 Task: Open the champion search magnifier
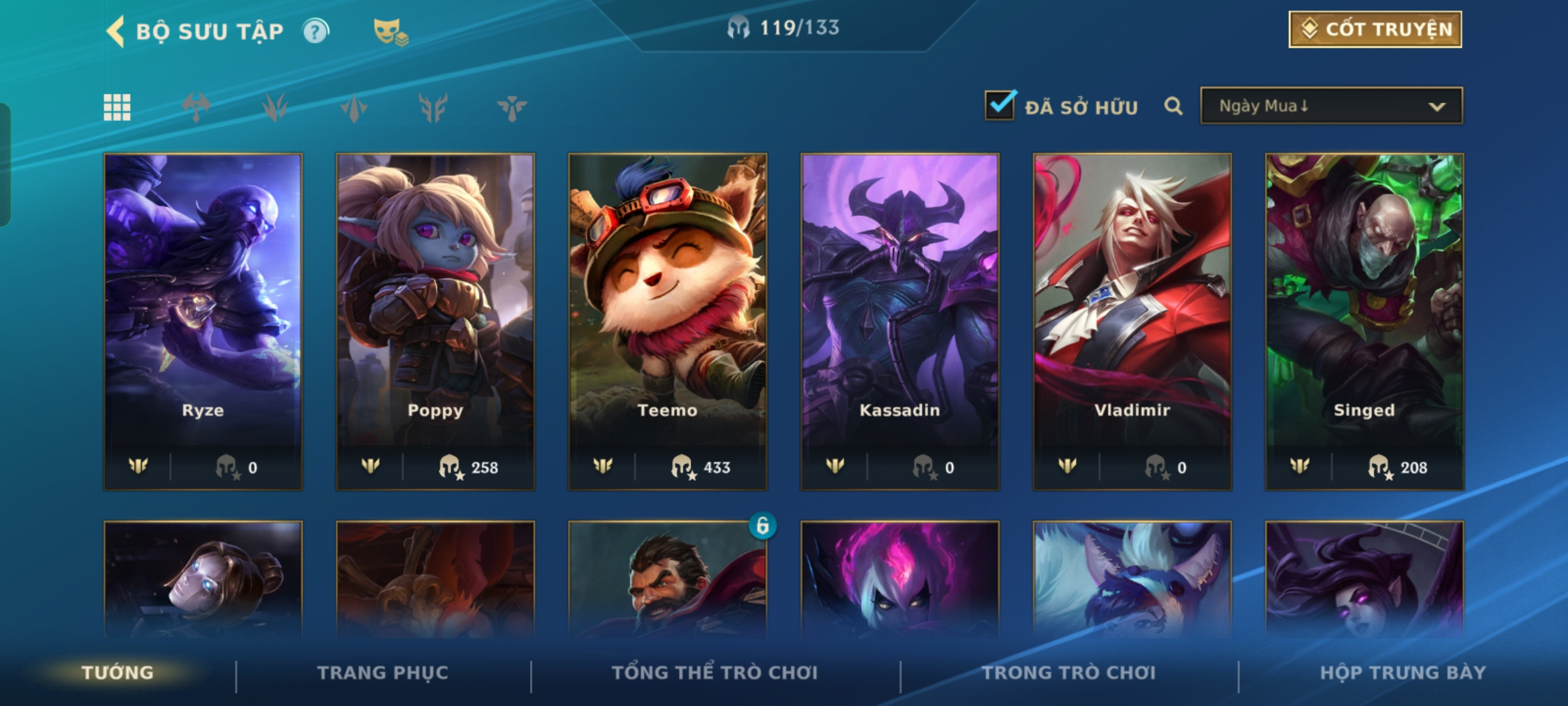1173,106
